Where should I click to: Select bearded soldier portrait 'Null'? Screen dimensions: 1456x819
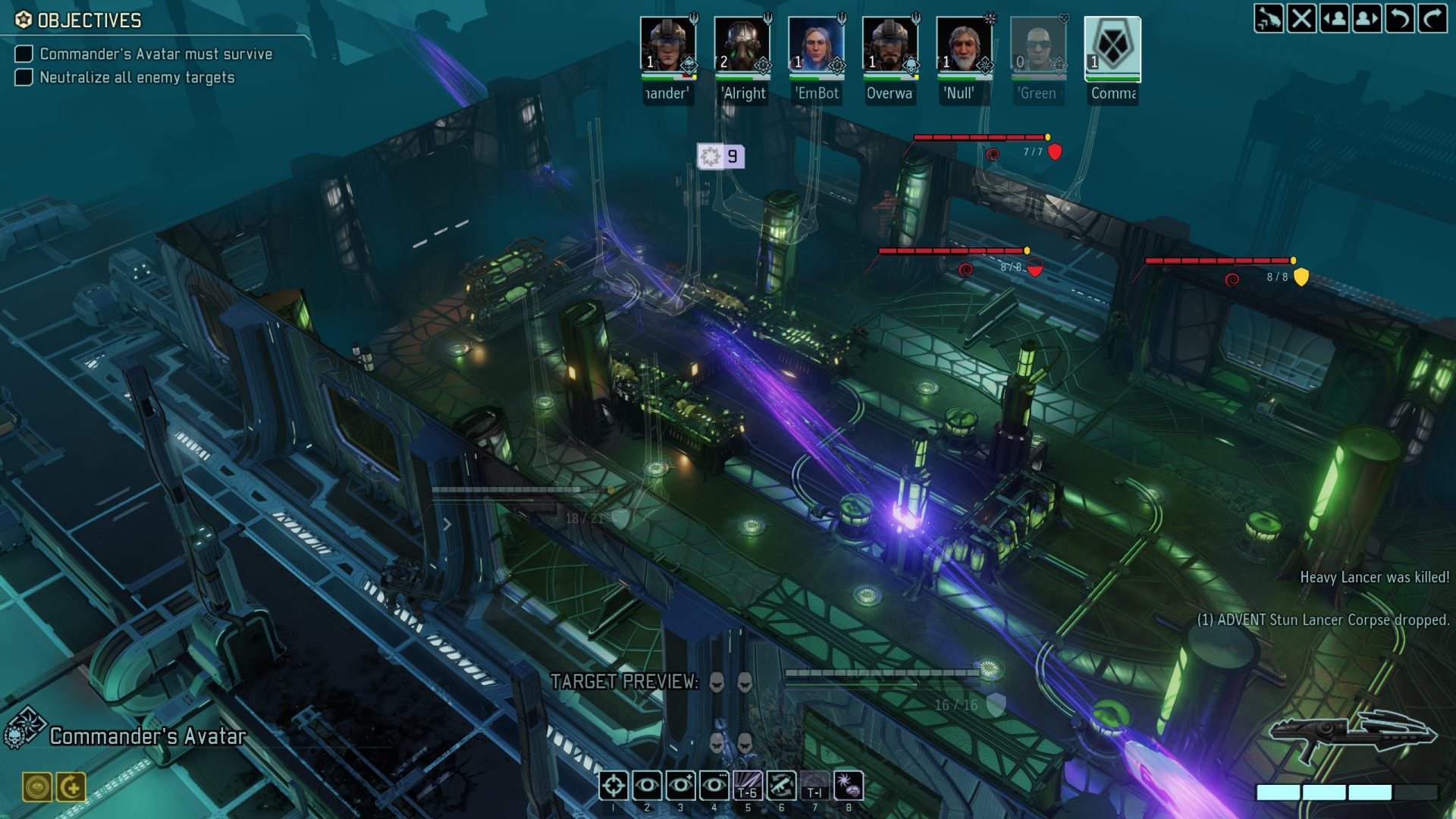click(965, 47)
